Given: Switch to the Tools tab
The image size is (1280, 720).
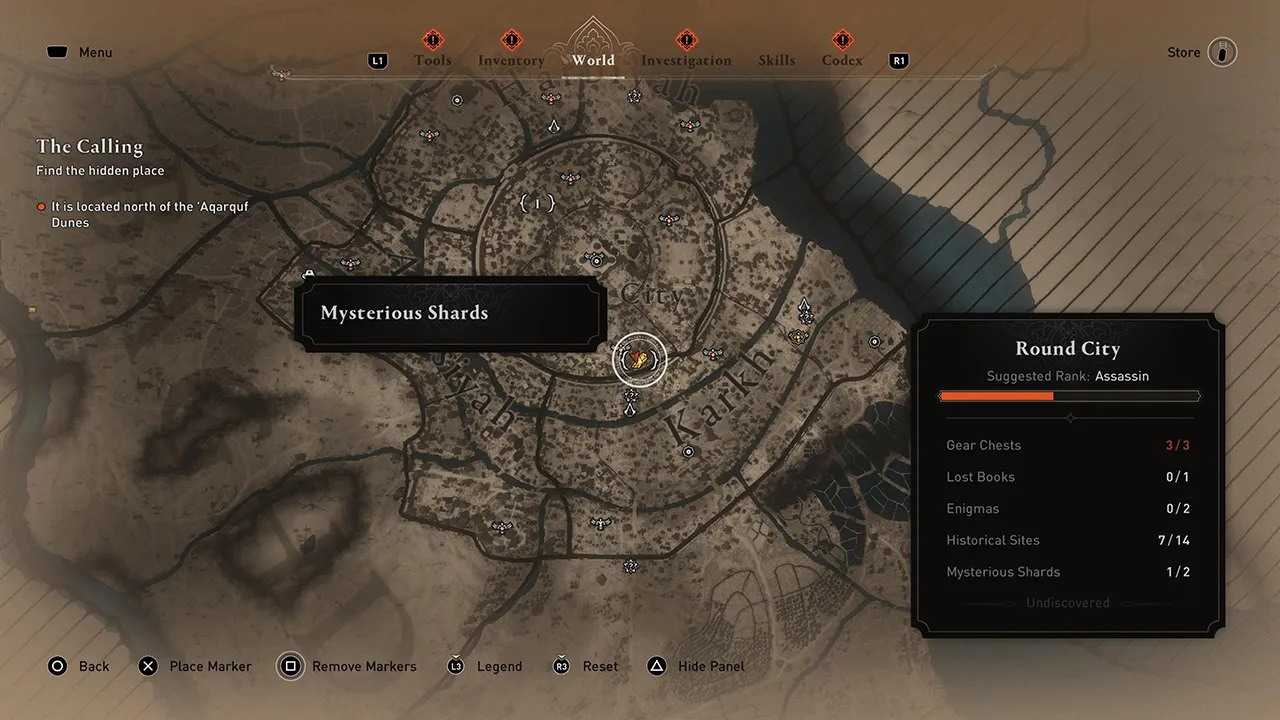Looking at the screenshot, I should [x=432, y=60].
